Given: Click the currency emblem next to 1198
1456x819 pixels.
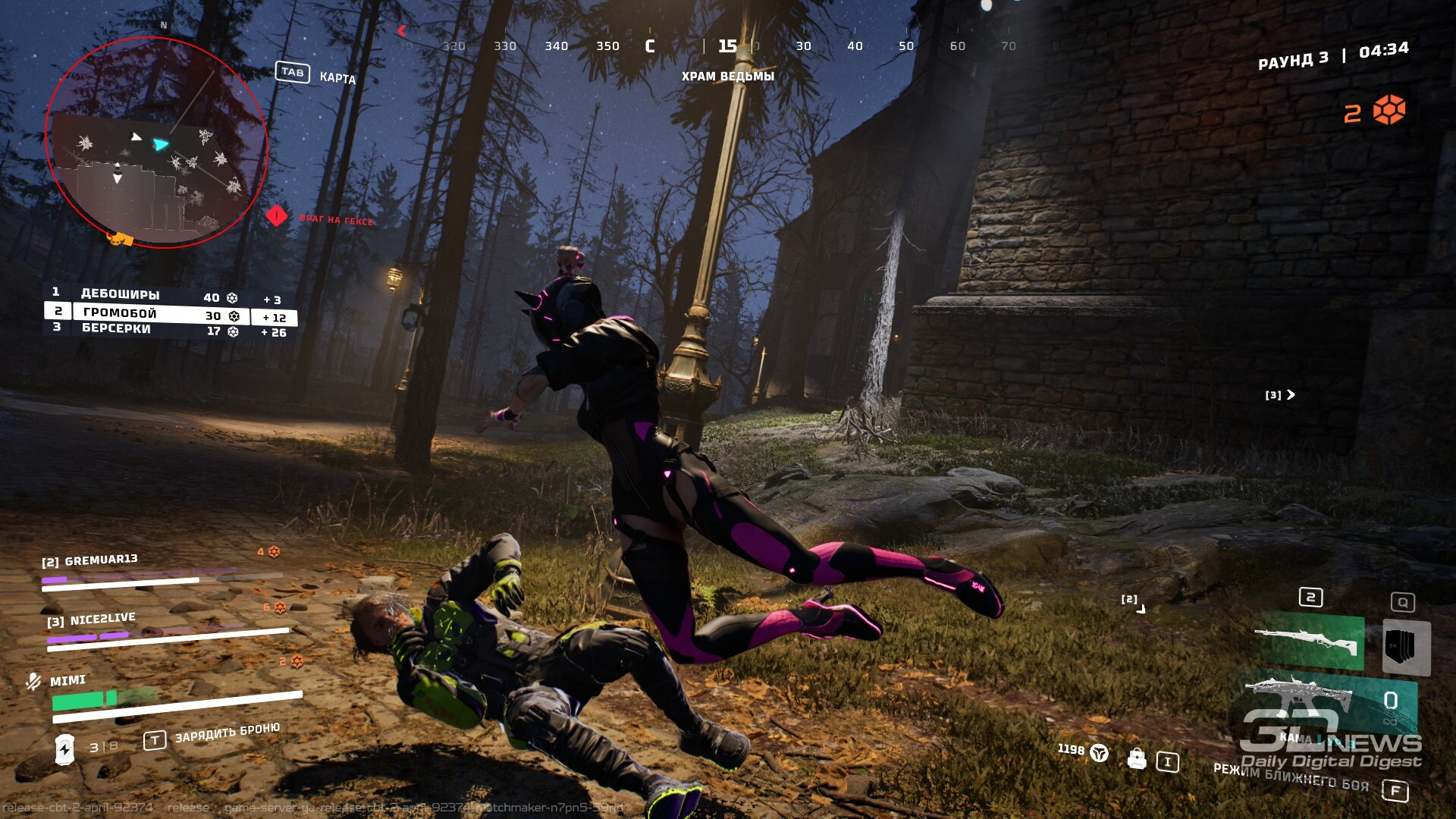Looking at the screenshot, I should click(1099, 752).
